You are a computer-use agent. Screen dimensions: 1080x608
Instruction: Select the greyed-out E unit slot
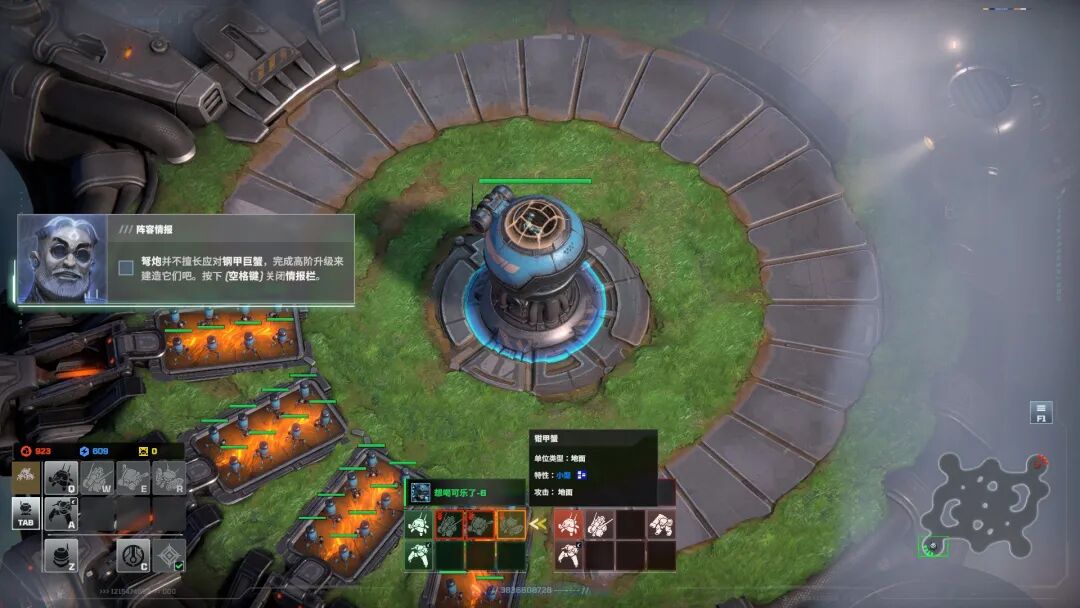tap(133, 478)
